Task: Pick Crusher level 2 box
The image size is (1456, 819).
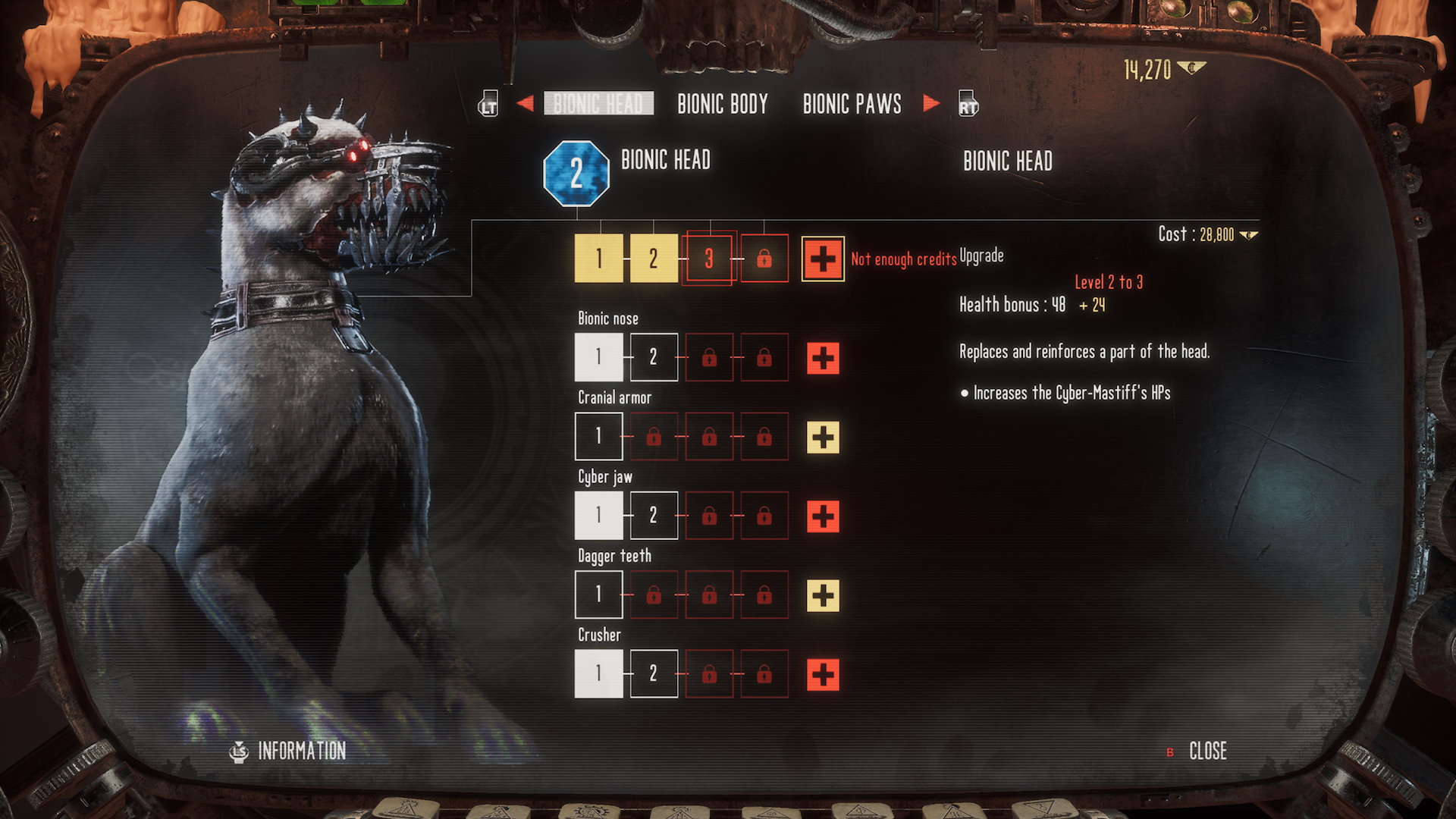Action: (x=654, y=673)
